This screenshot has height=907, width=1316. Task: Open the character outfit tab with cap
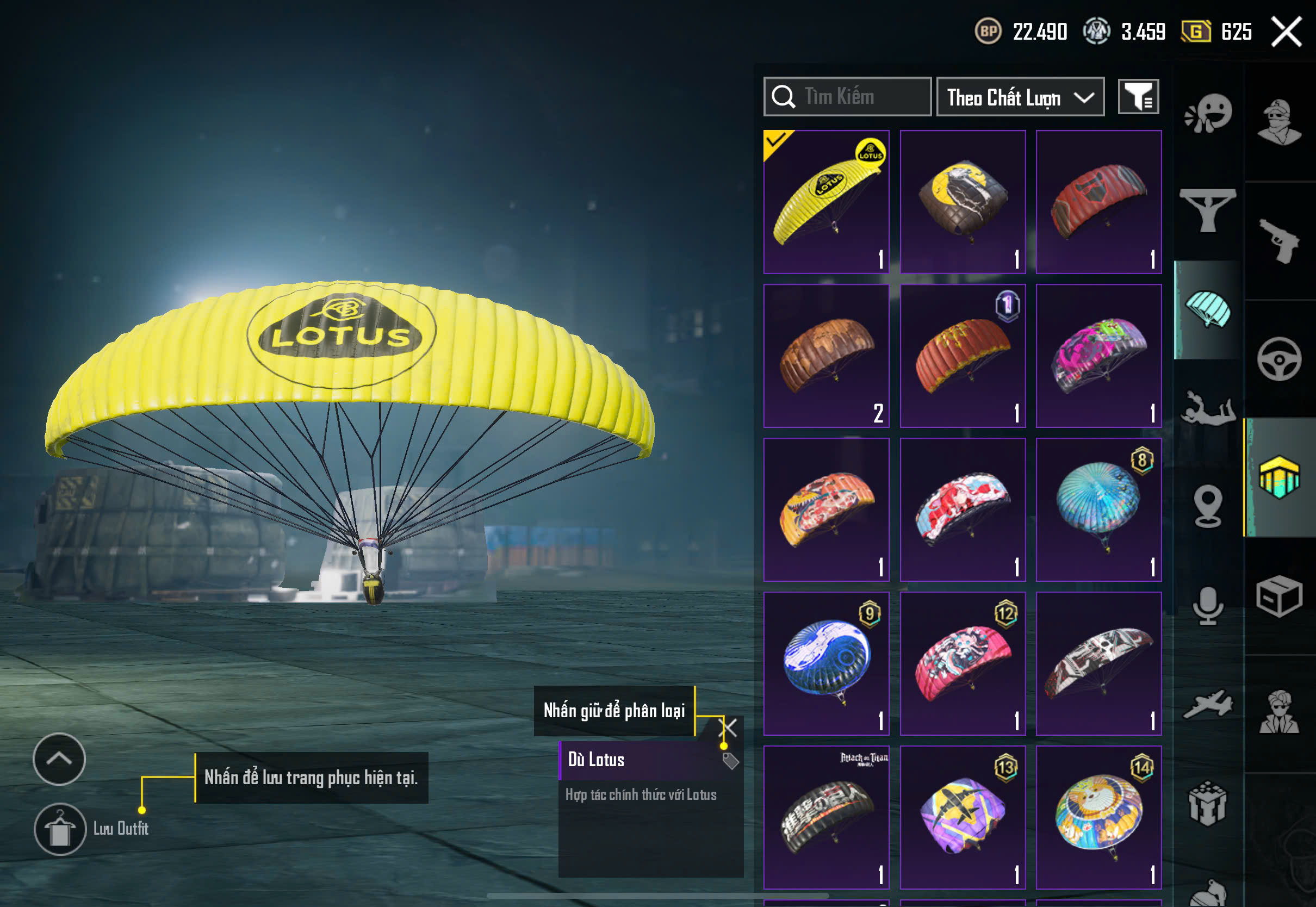1280,122
